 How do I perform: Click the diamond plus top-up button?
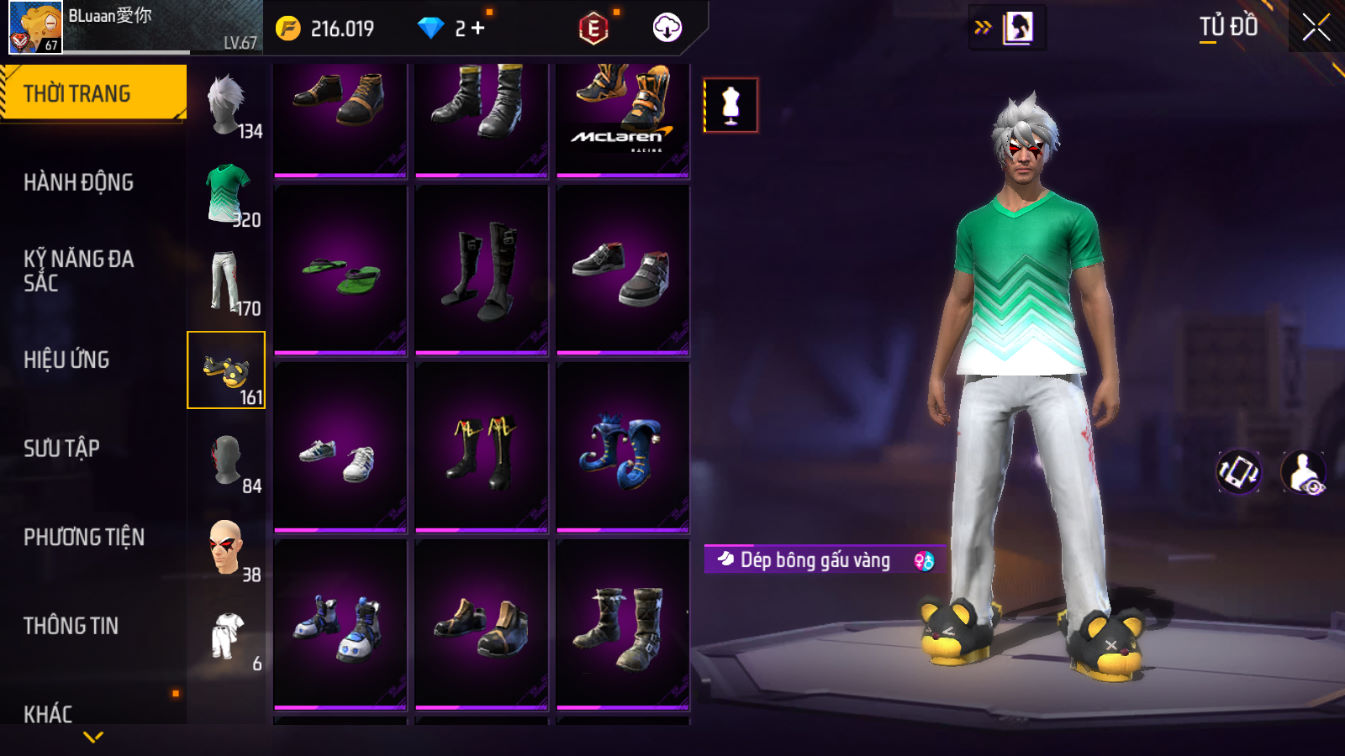(x=476, y=28)
